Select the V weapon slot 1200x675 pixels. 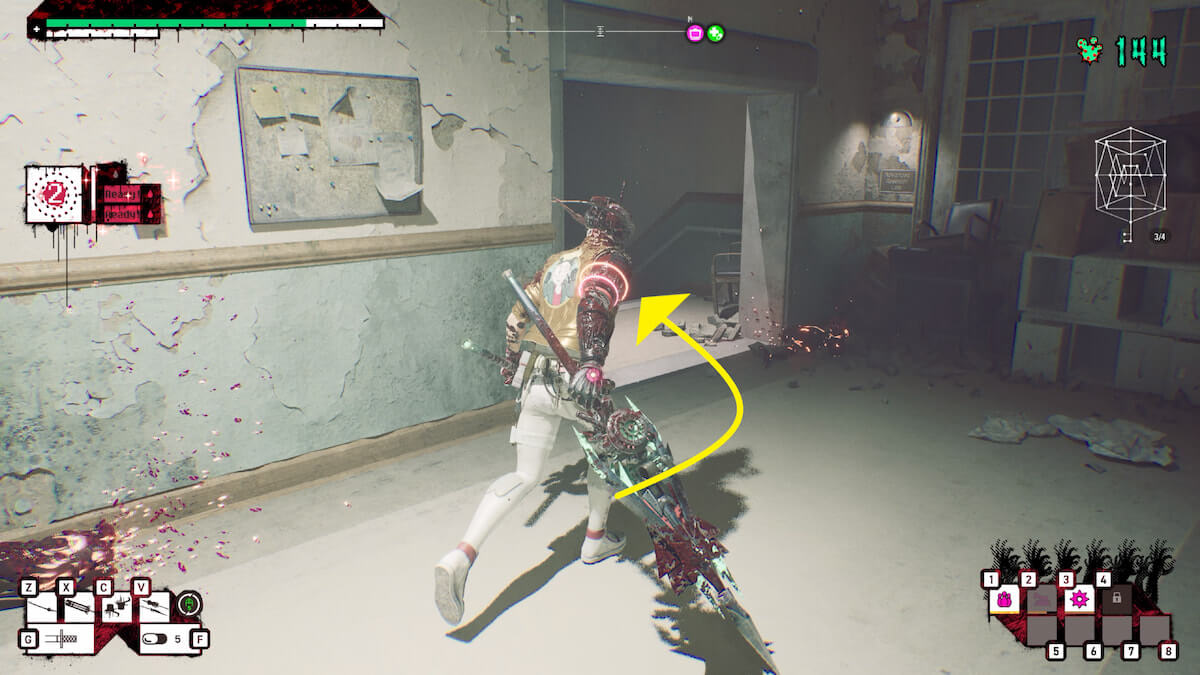pos(153,606)
